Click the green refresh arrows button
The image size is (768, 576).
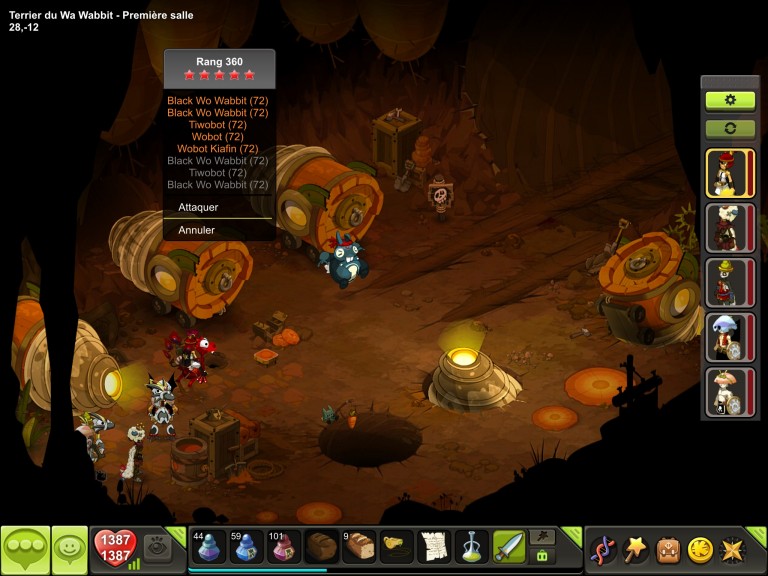coord(730,129)
